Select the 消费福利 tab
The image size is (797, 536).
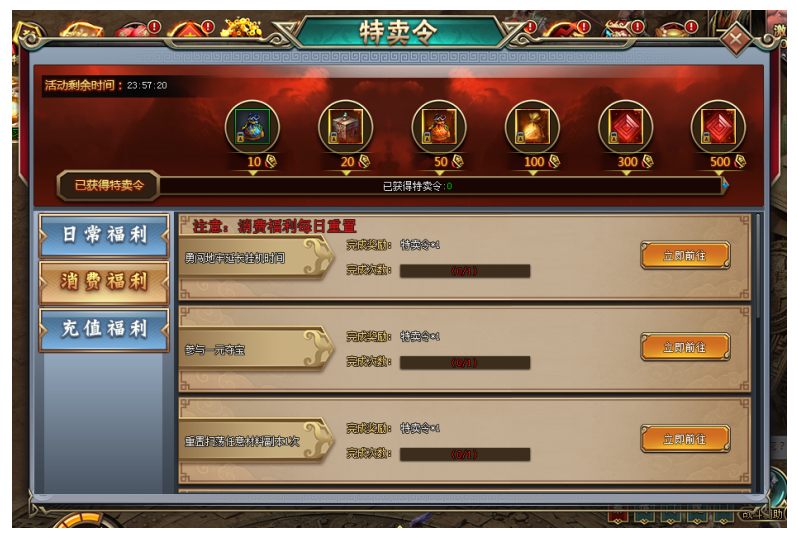pos(103,282)
